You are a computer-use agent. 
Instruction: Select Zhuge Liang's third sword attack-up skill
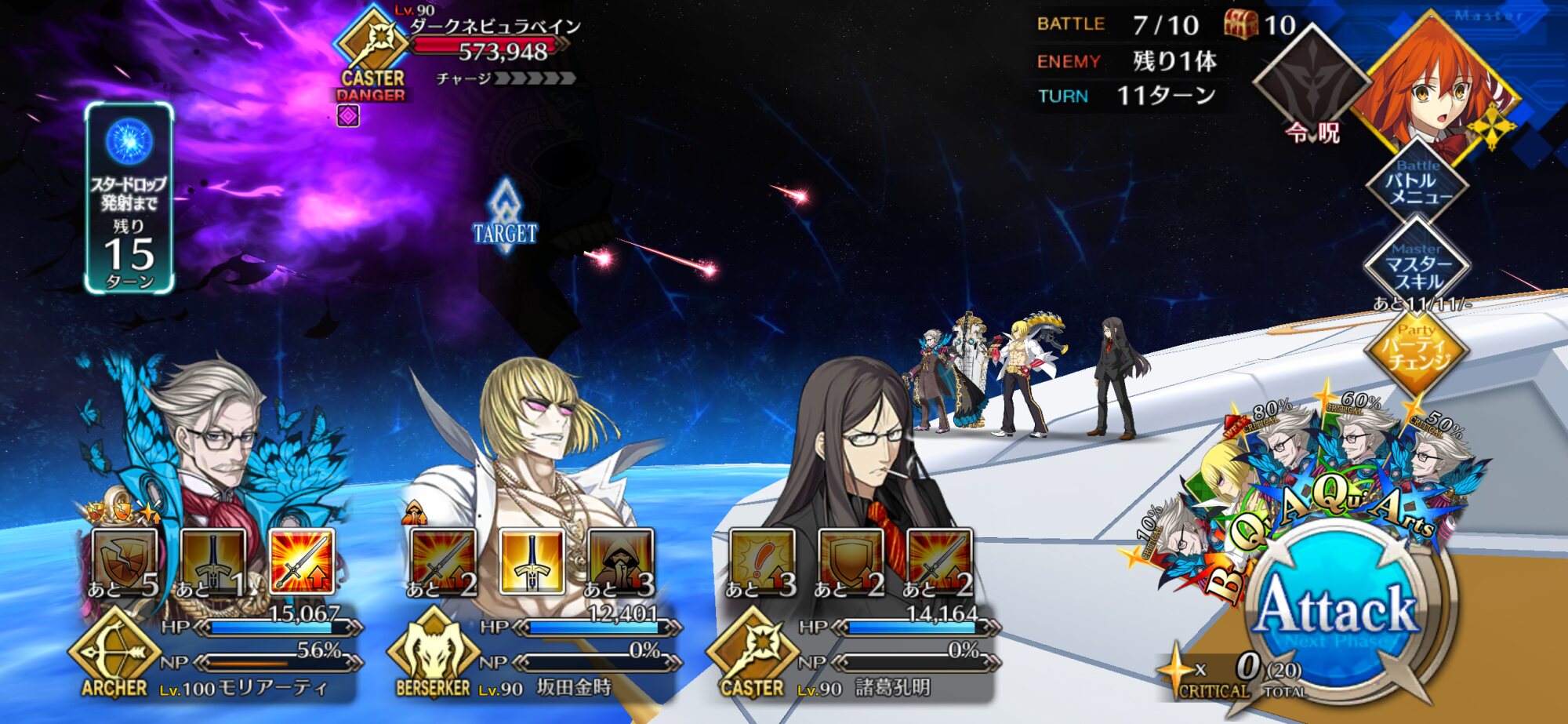point(939,561)
